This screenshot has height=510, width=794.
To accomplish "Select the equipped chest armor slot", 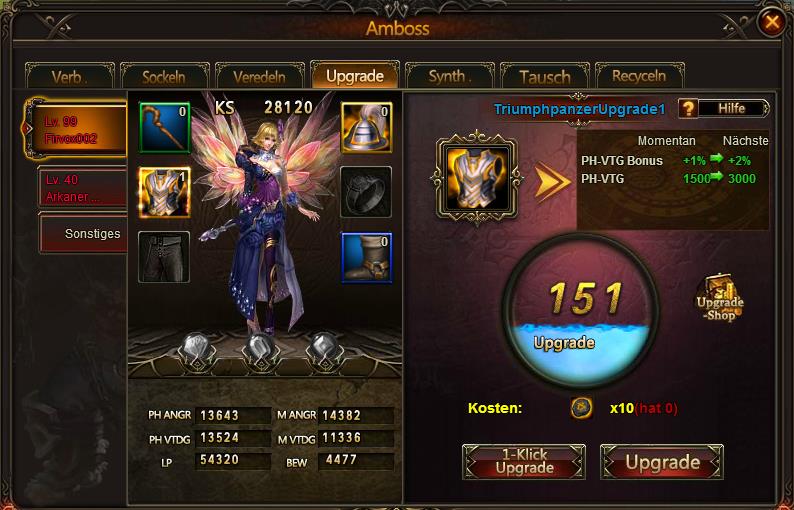I will [x=163, y=192].
